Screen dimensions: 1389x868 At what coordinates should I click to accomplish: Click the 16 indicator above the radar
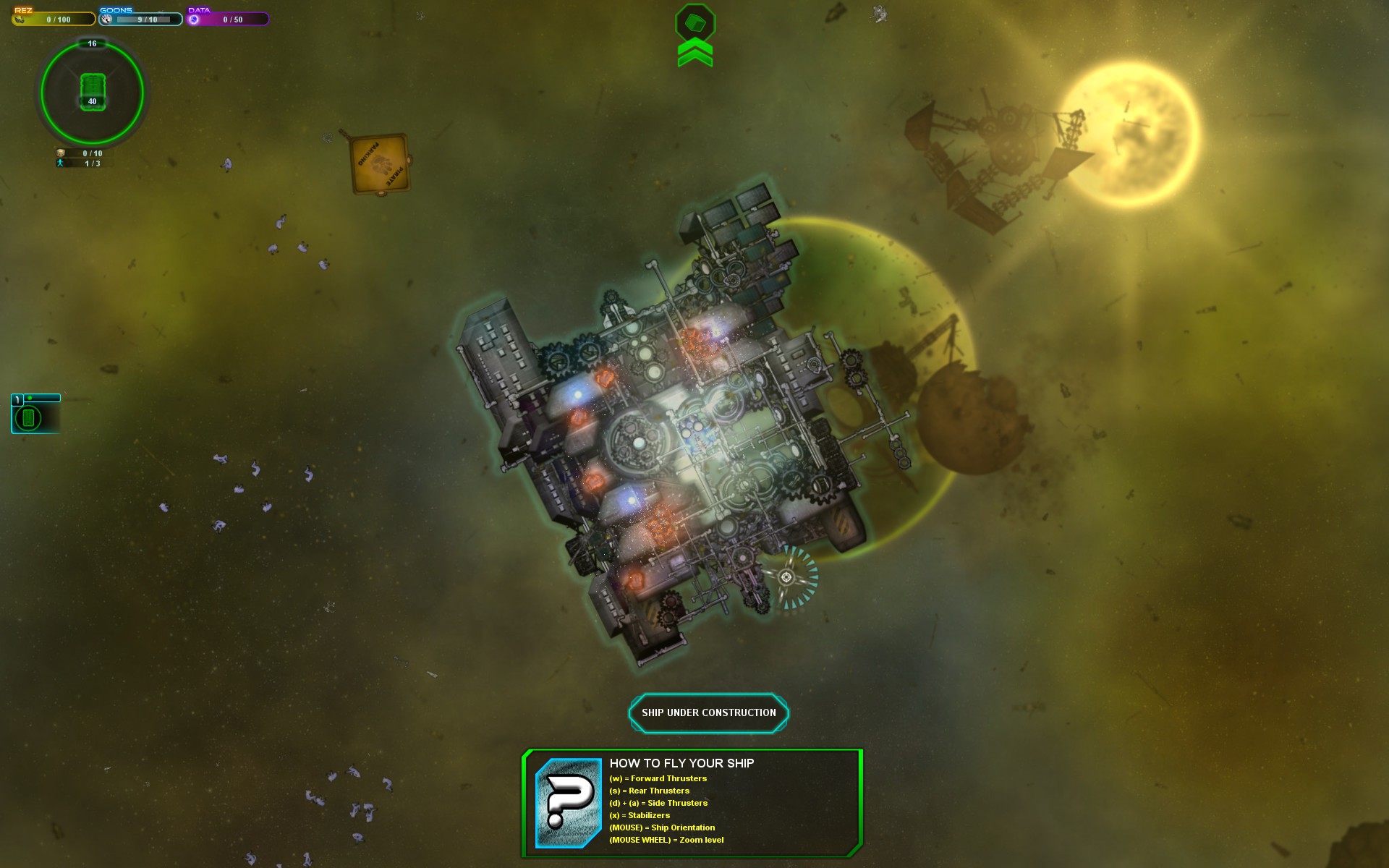tap(91, 44)
